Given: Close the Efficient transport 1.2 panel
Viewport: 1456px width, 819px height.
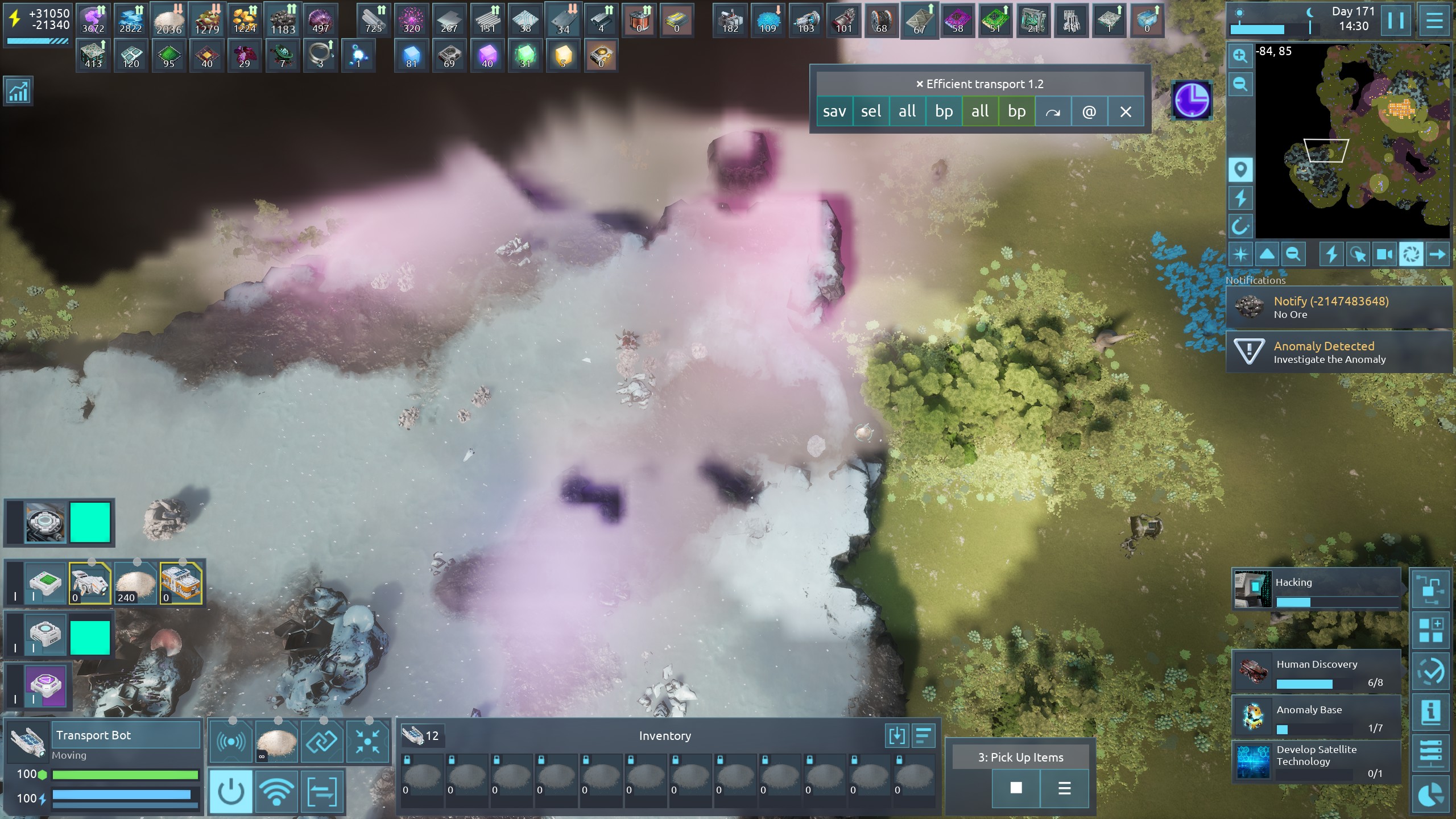Looking at the screenshot, I should (1126, 111).
